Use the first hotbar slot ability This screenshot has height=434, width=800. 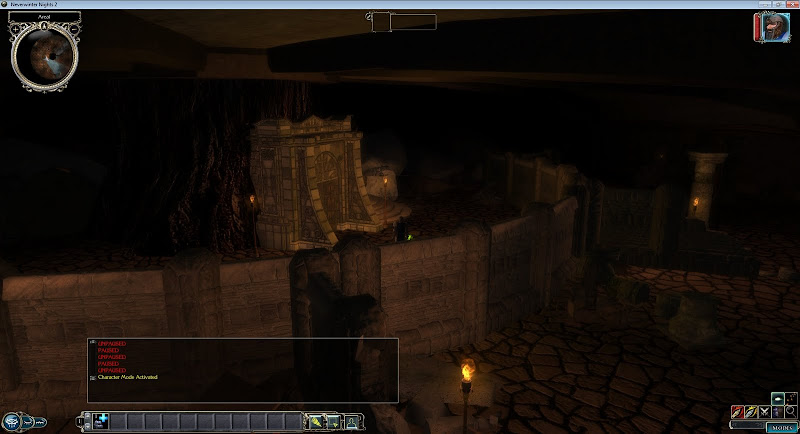click(102, 422)
